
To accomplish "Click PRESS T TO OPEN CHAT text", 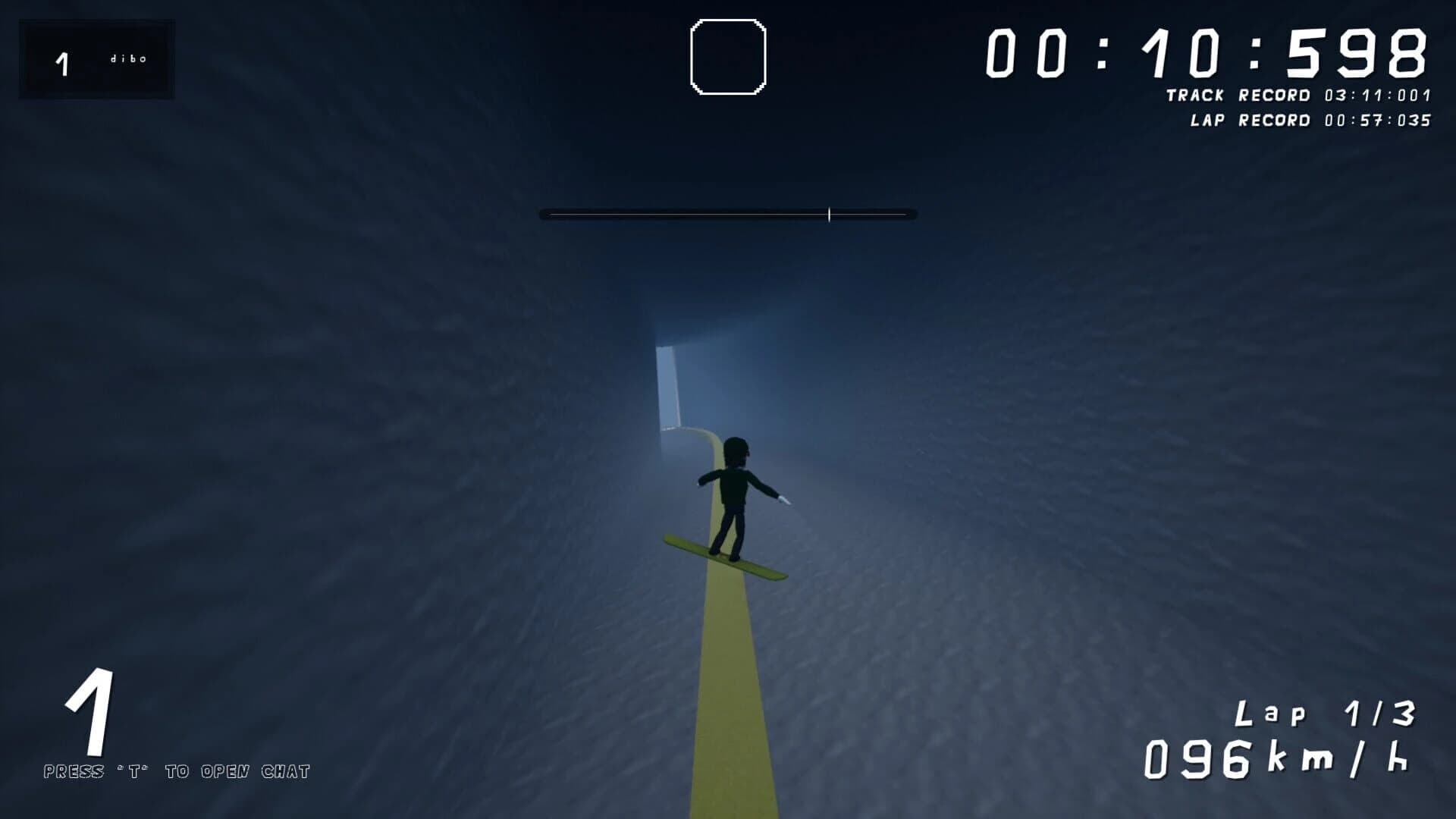I will tap(178, 772).
